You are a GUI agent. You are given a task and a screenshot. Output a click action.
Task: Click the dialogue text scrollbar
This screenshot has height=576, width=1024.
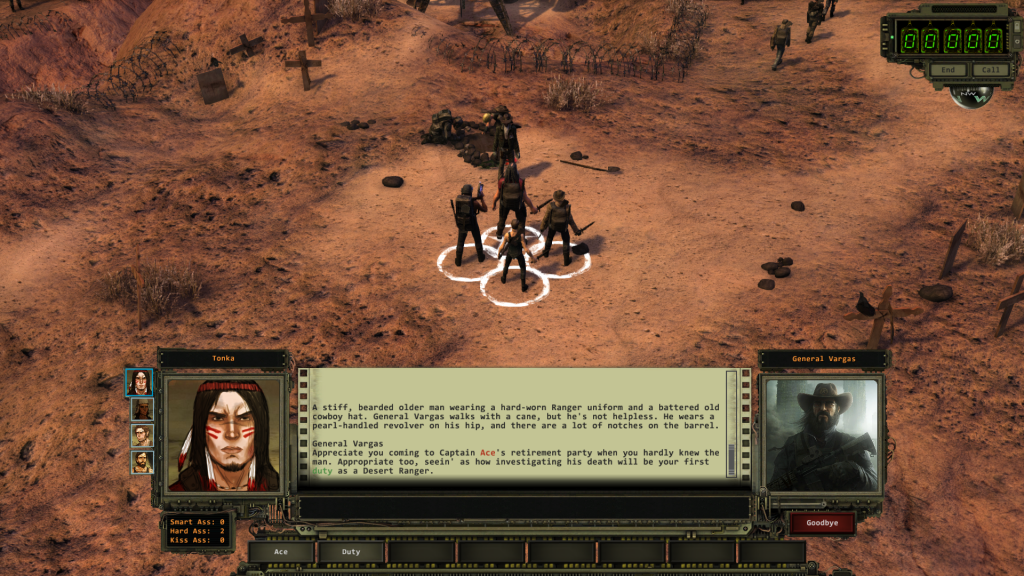pos(731,425)
